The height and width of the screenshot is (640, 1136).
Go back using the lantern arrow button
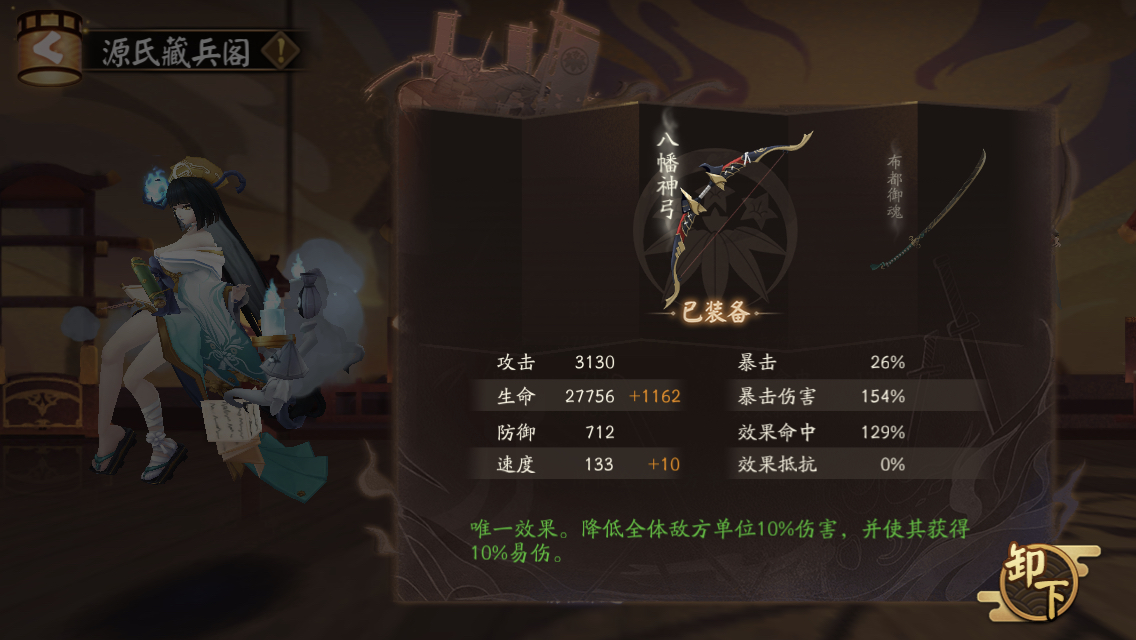pyautogui.click(x=48, y=48)
